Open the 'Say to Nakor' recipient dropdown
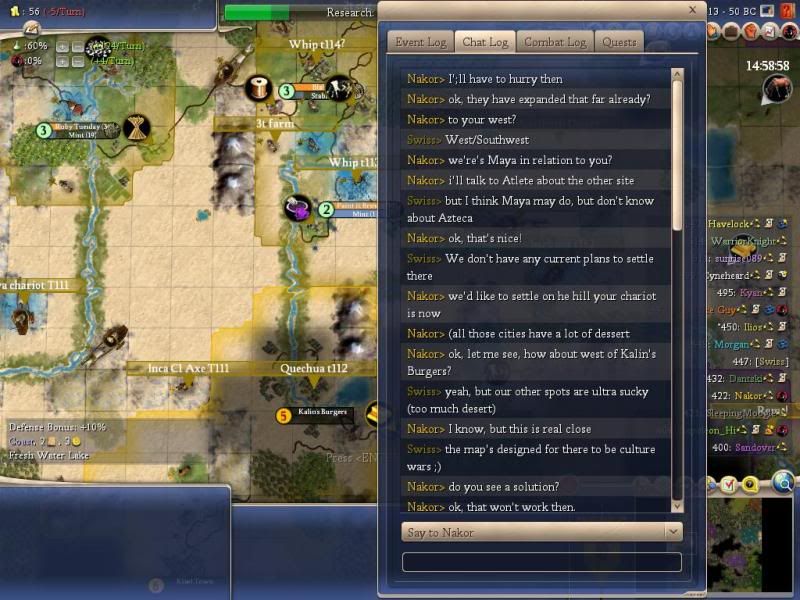Viewport: 800px width, 600px height. (x=541, y=532)
